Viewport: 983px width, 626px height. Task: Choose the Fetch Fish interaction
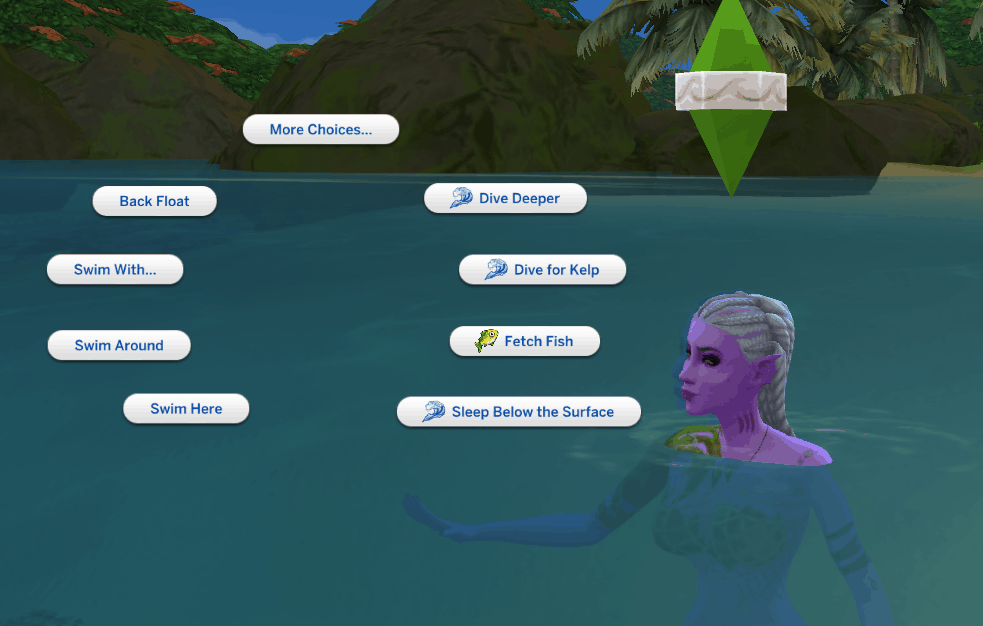[525, 341]
